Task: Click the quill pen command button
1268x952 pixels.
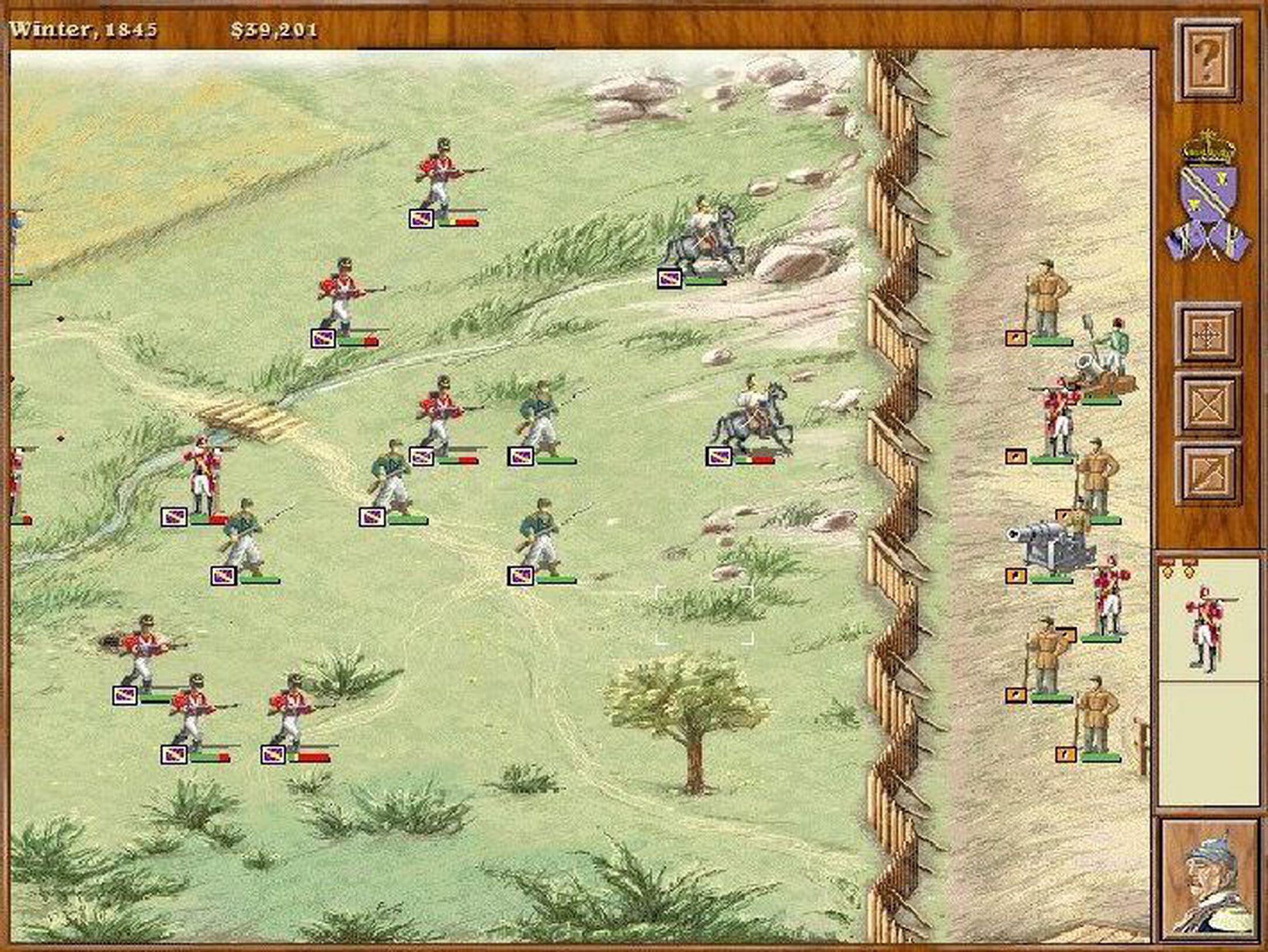Action: 1207,474
